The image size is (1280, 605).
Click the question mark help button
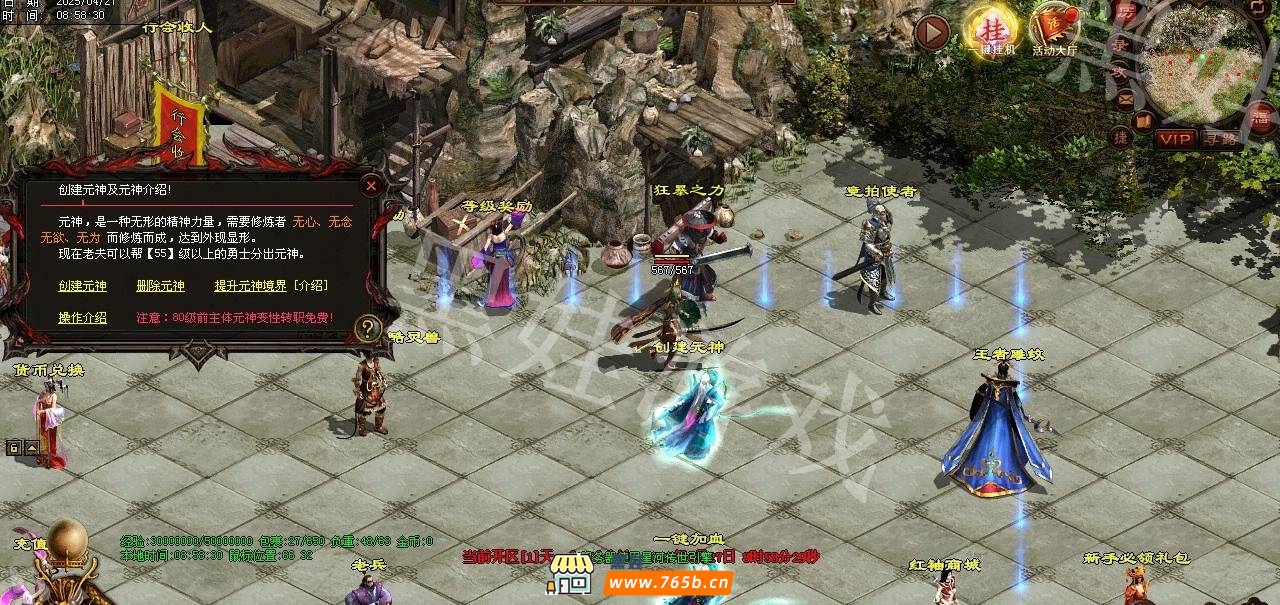coord(368,327)
